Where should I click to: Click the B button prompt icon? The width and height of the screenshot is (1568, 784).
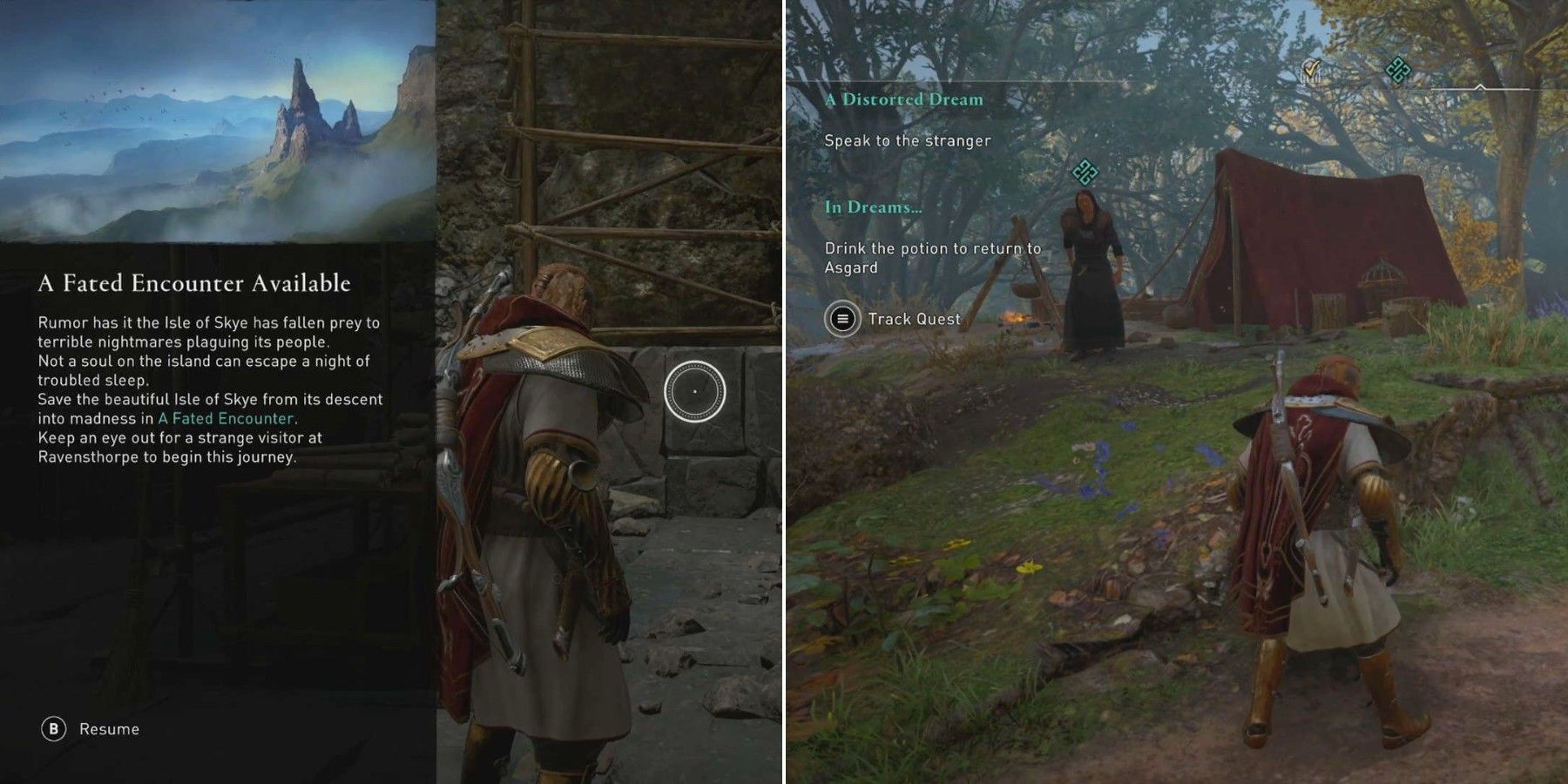coord(52,729)
